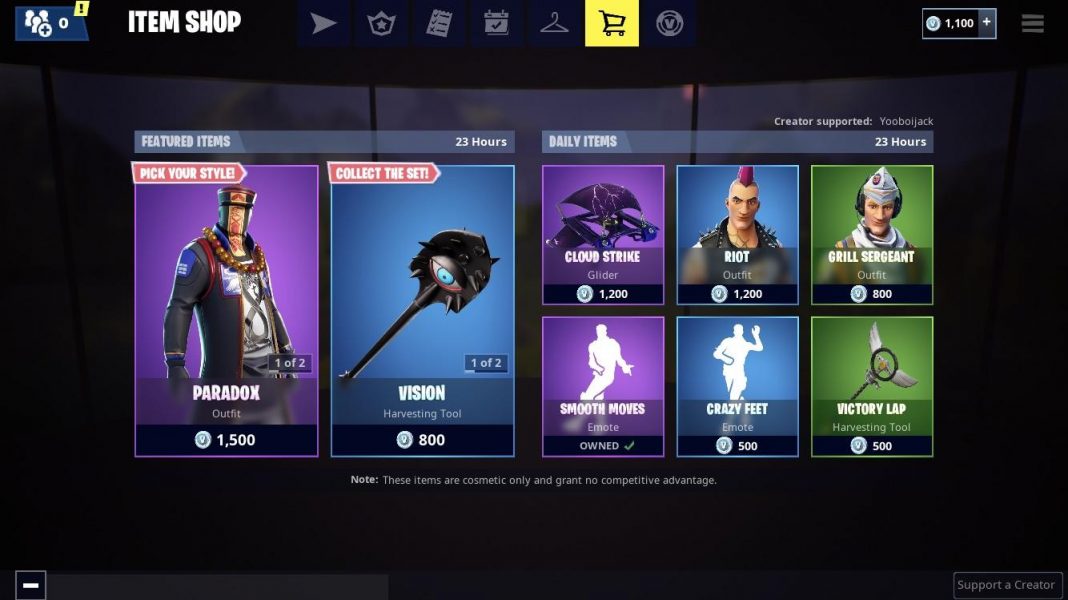The width and height of the screenshot is (1068, 600).
Task: Switch to the Battle Pass tab
Action: point(381,23)
